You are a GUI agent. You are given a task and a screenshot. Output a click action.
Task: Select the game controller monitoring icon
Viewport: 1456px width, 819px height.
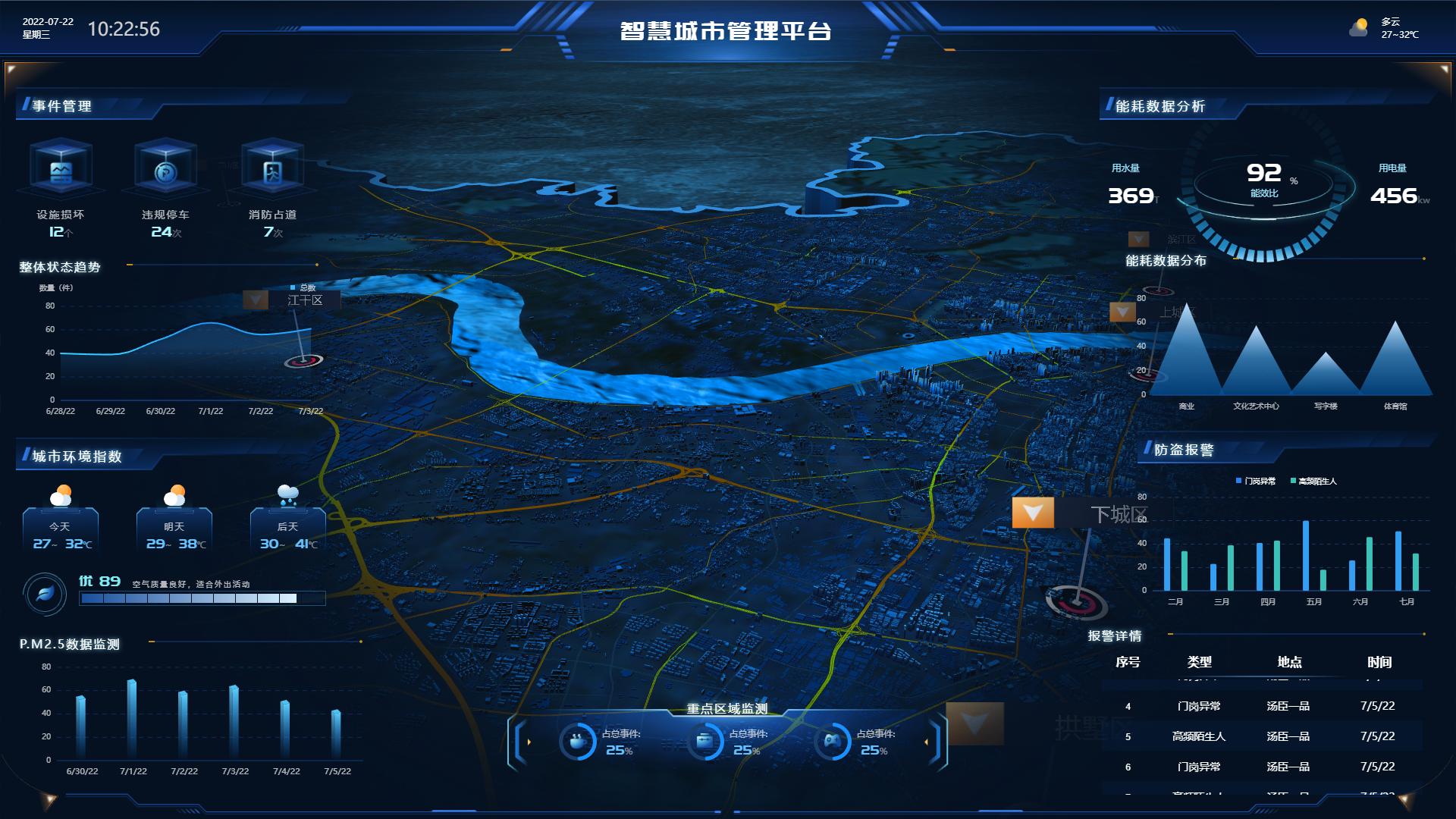coord(834,739)
